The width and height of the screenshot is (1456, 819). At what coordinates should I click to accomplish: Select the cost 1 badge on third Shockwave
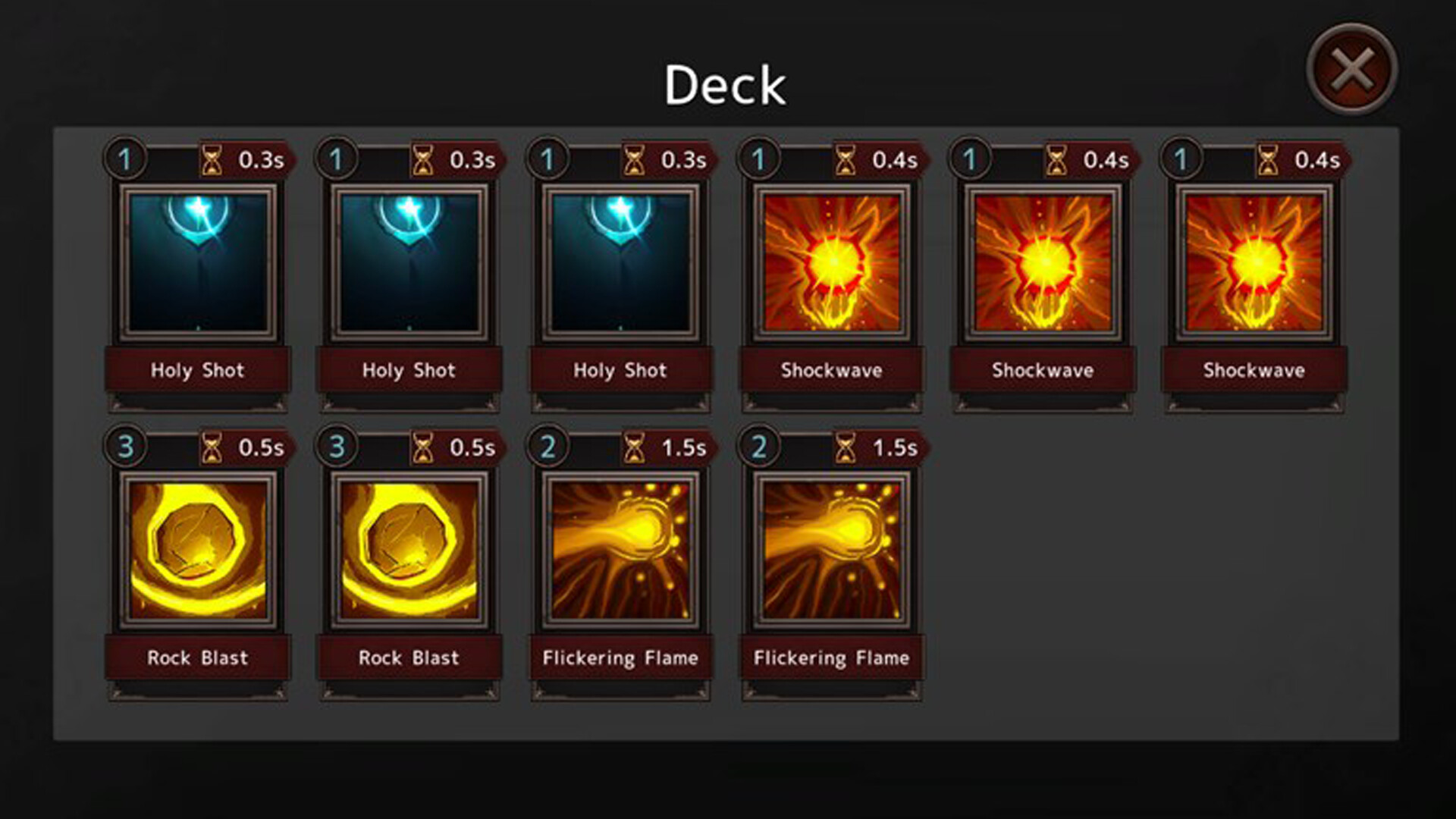coord(1181,159)
